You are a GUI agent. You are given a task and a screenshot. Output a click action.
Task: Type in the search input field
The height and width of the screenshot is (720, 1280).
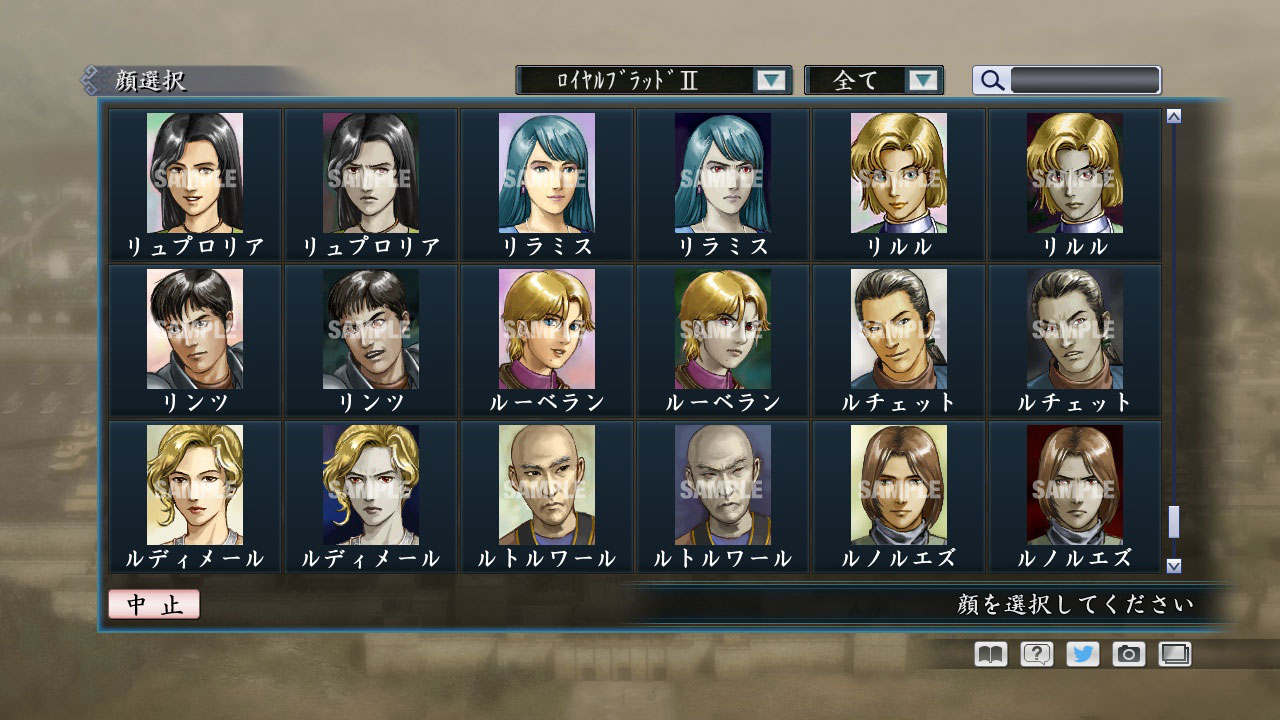pos(1085,80)
